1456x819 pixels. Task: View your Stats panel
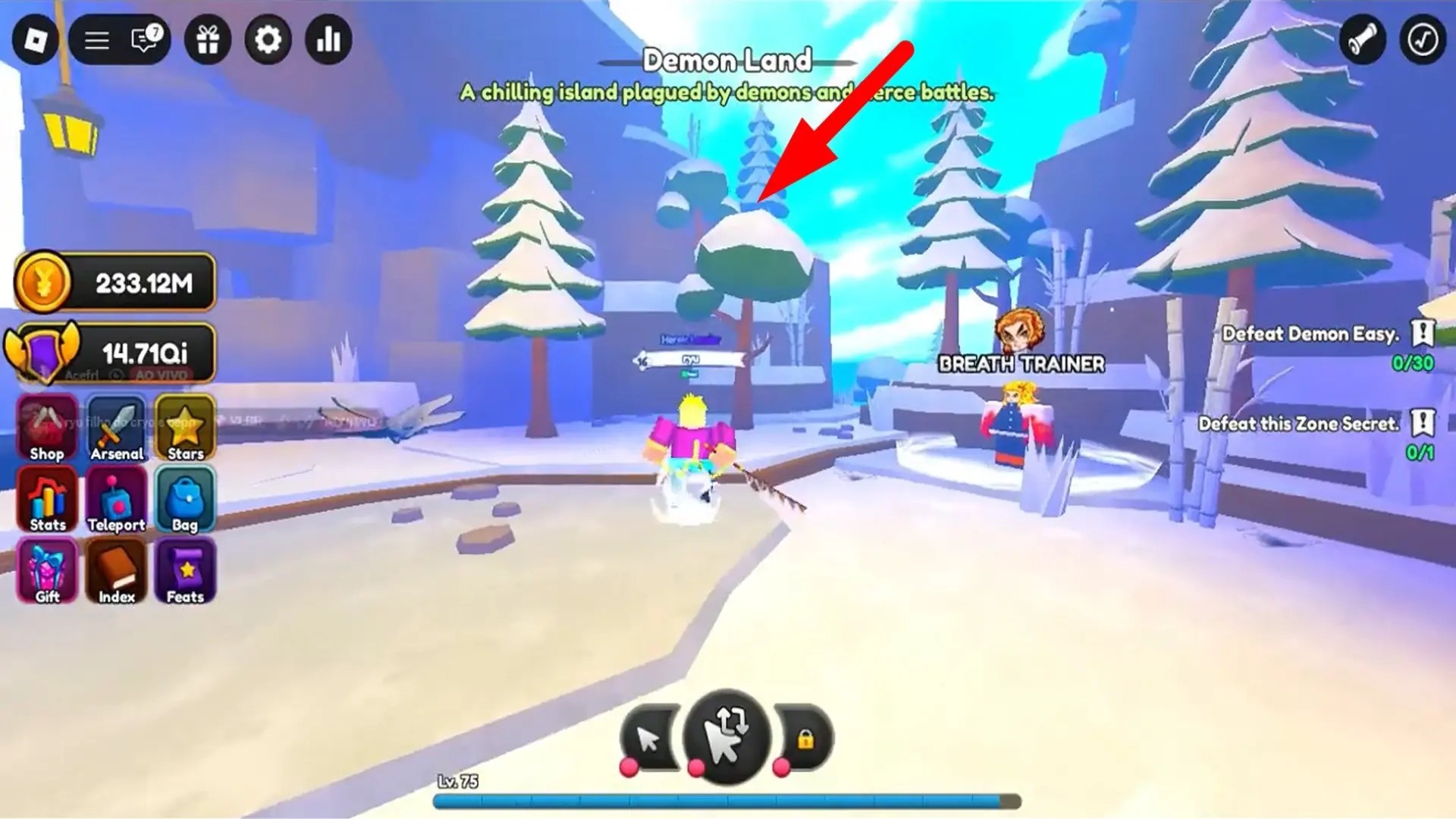(46, 497)
